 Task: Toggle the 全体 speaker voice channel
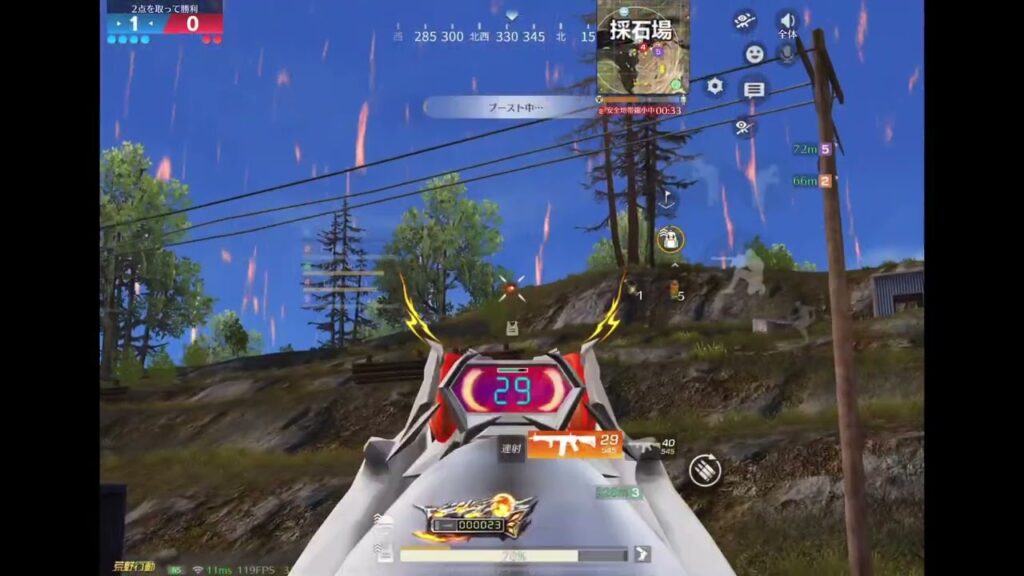pyautogui.click(x=788, y=23)
